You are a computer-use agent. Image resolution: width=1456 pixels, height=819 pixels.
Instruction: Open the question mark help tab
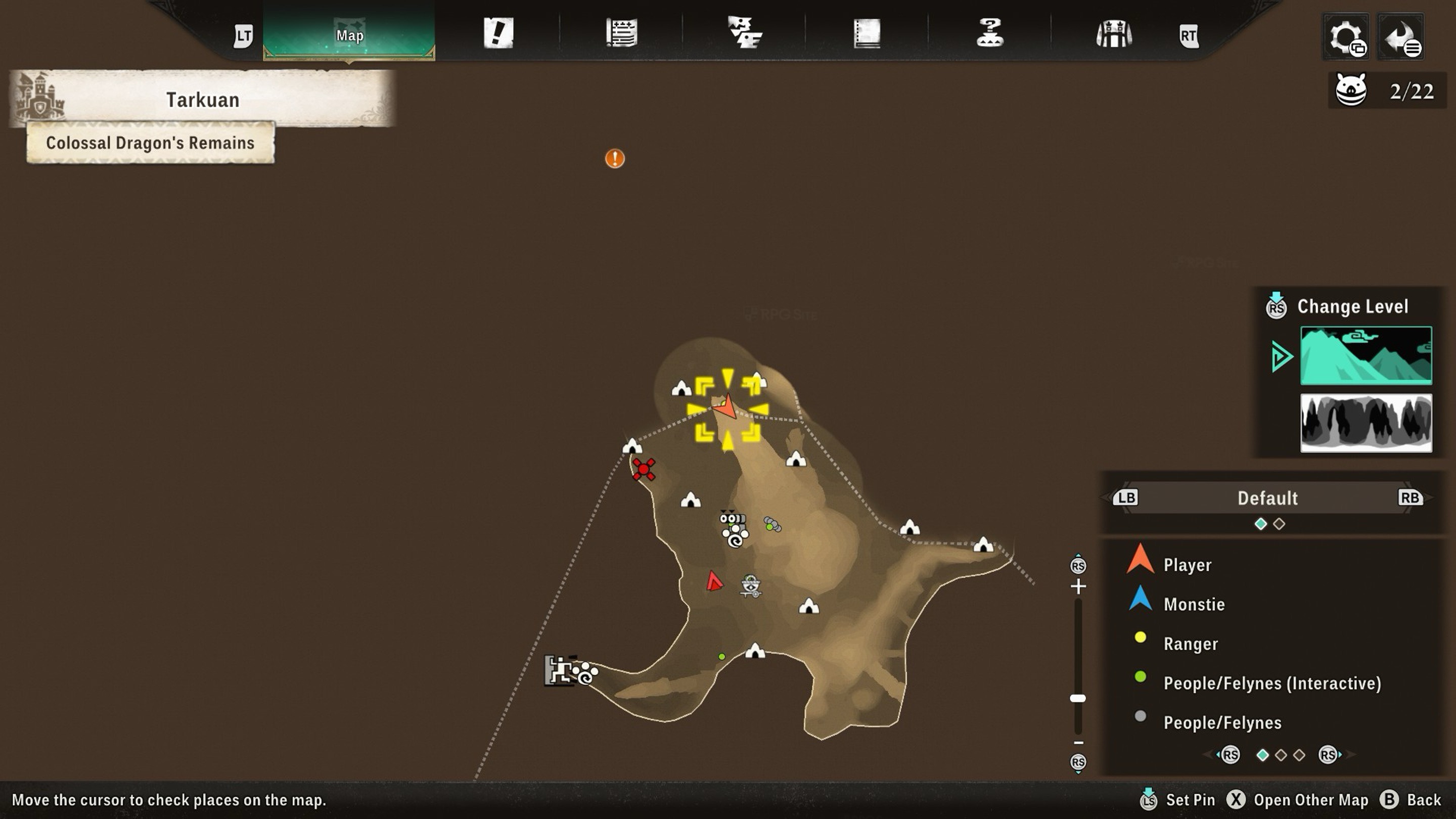990,33
